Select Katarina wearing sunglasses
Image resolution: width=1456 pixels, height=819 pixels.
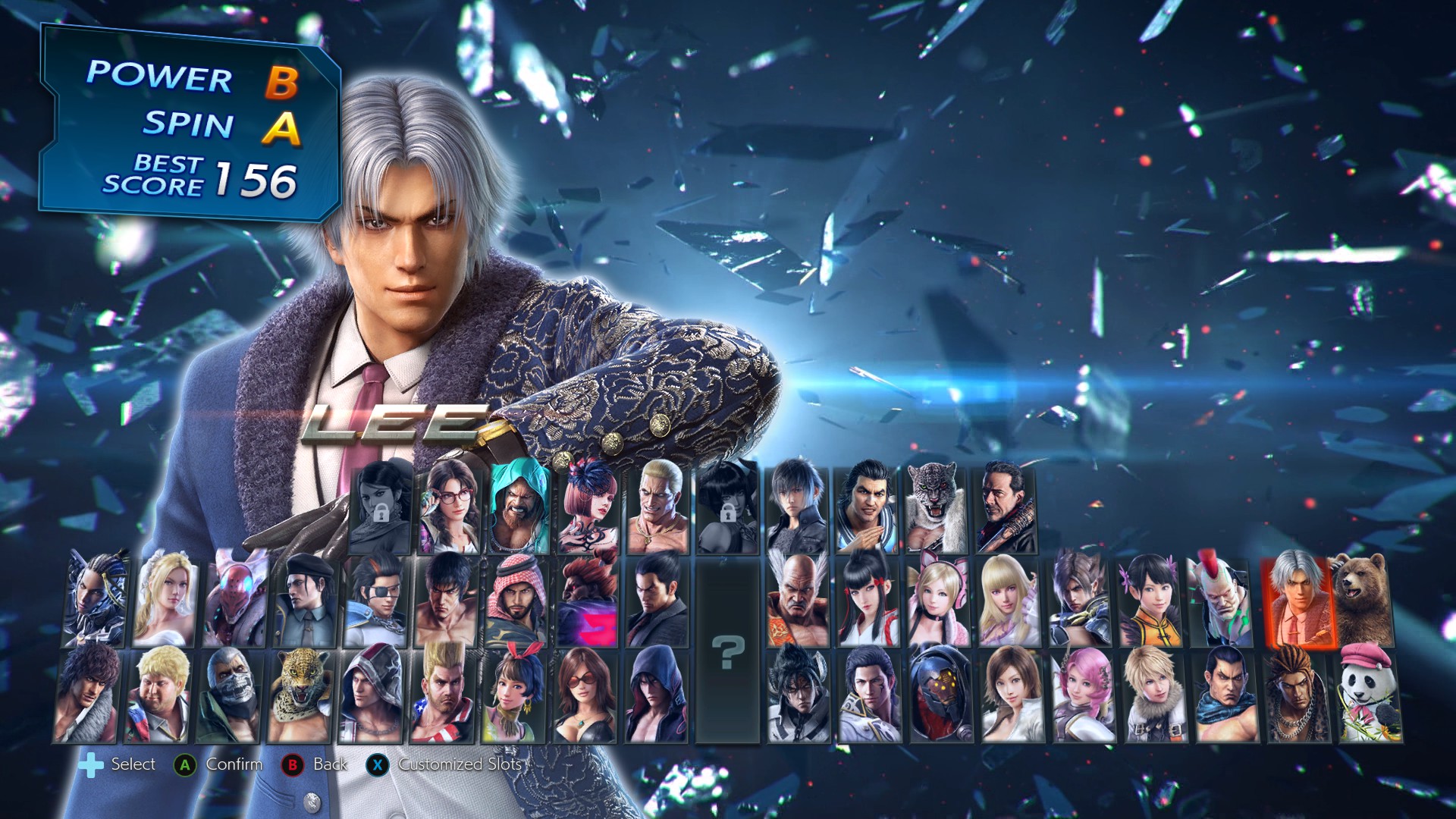pyautogui.click(x=585, y=695)
